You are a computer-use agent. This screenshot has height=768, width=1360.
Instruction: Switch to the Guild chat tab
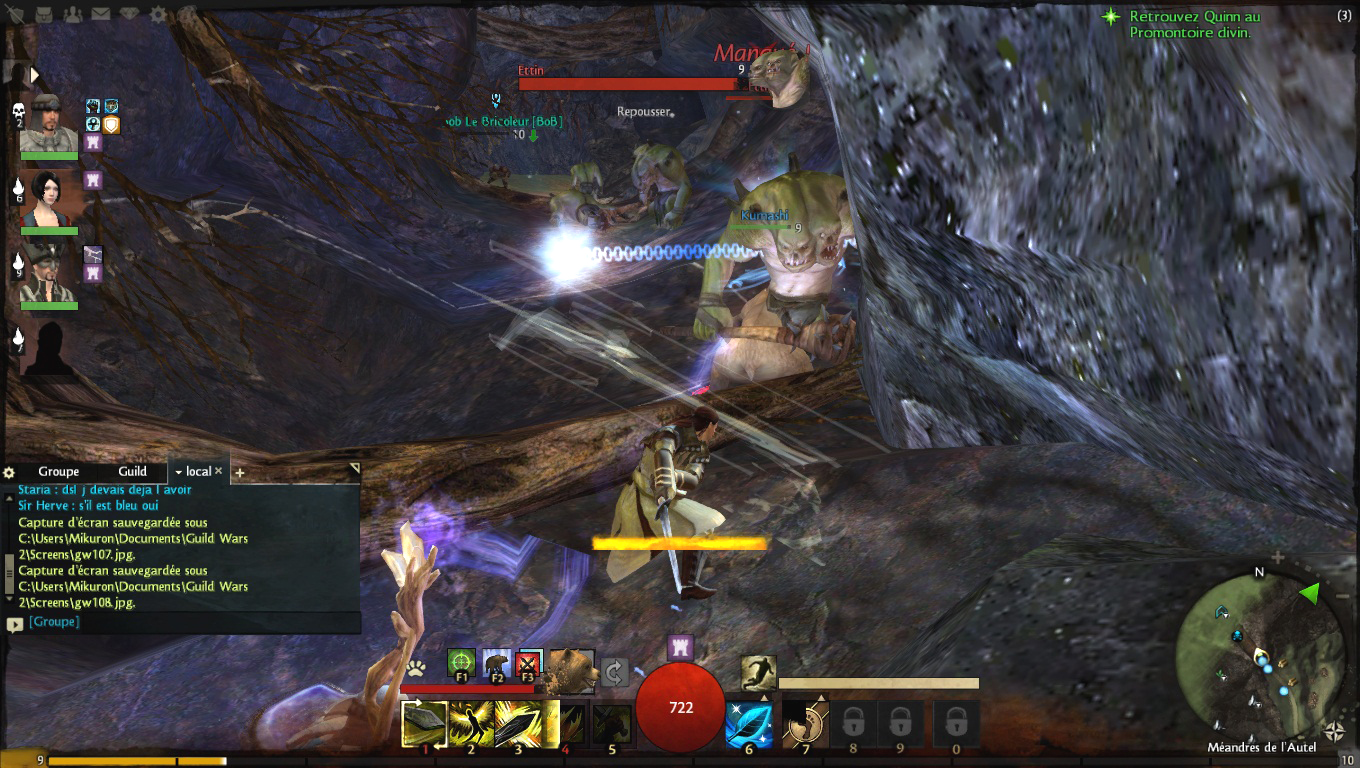[132, 471]
